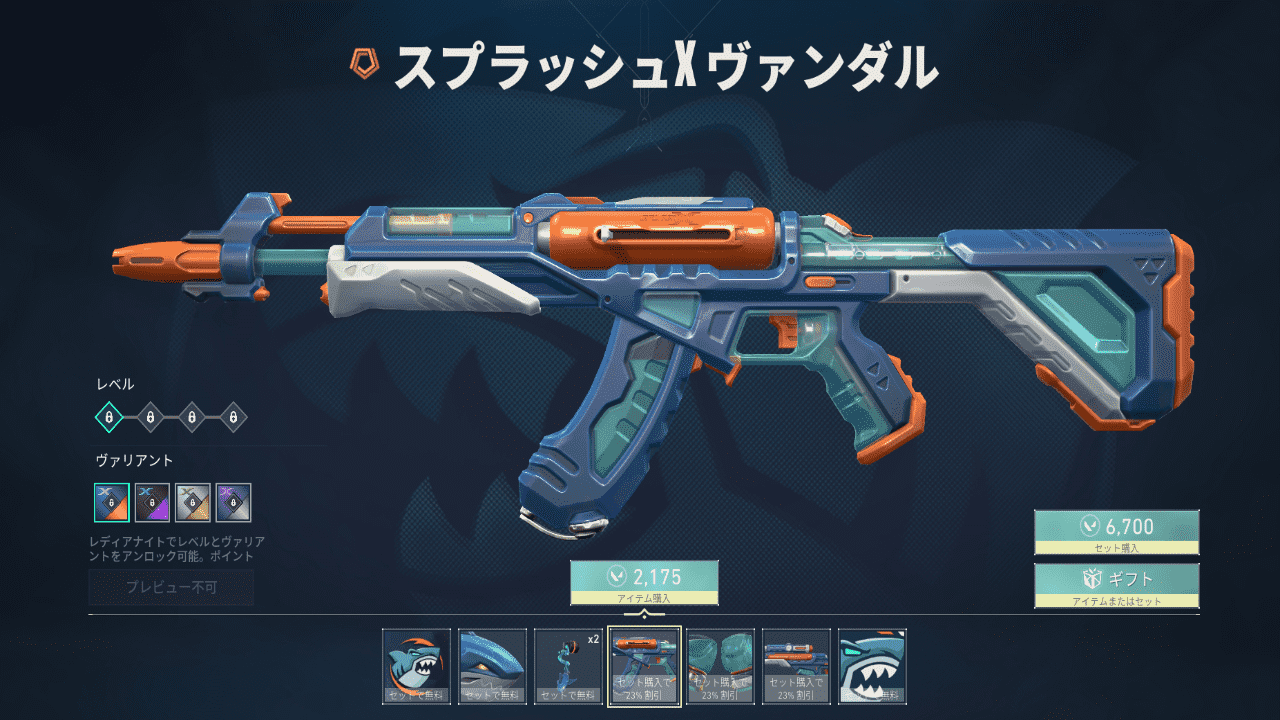Buy the set for 6,700 points
Screen dimensions: 1280x720
1116,532
